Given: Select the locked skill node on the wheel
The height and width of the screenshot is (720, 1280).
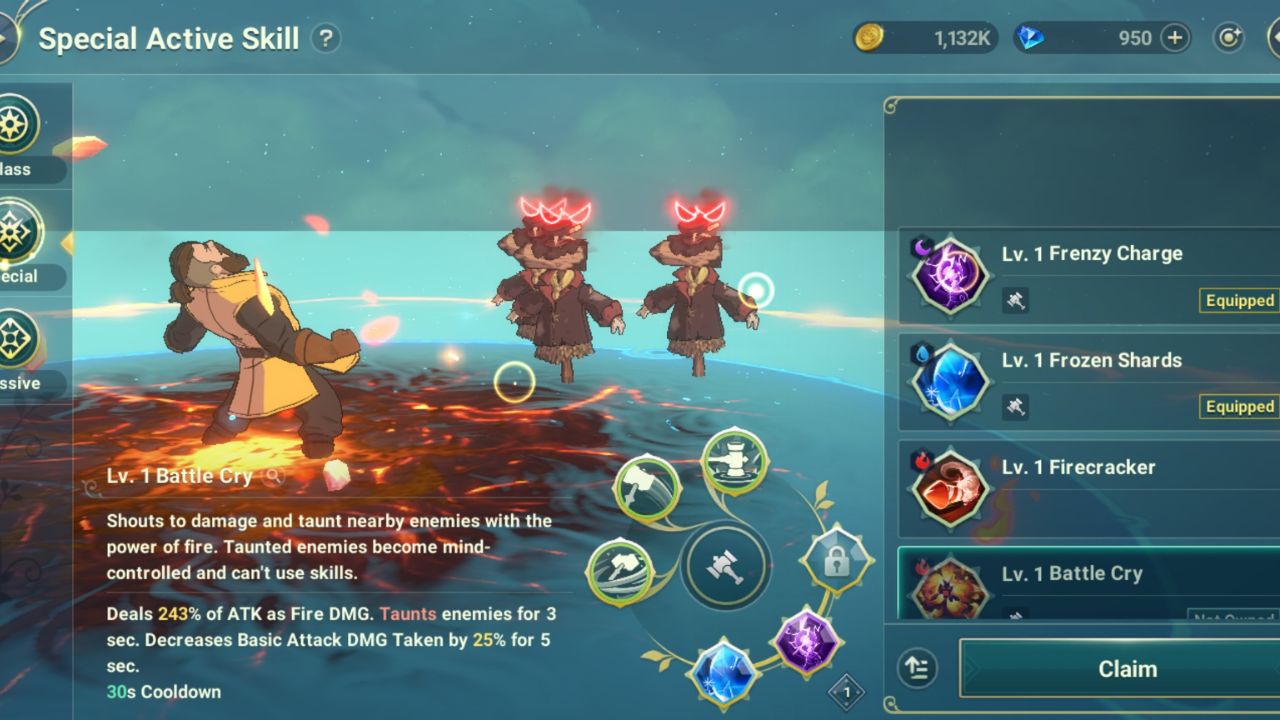Looking at the screenshot, I should [x=837, y=560].
